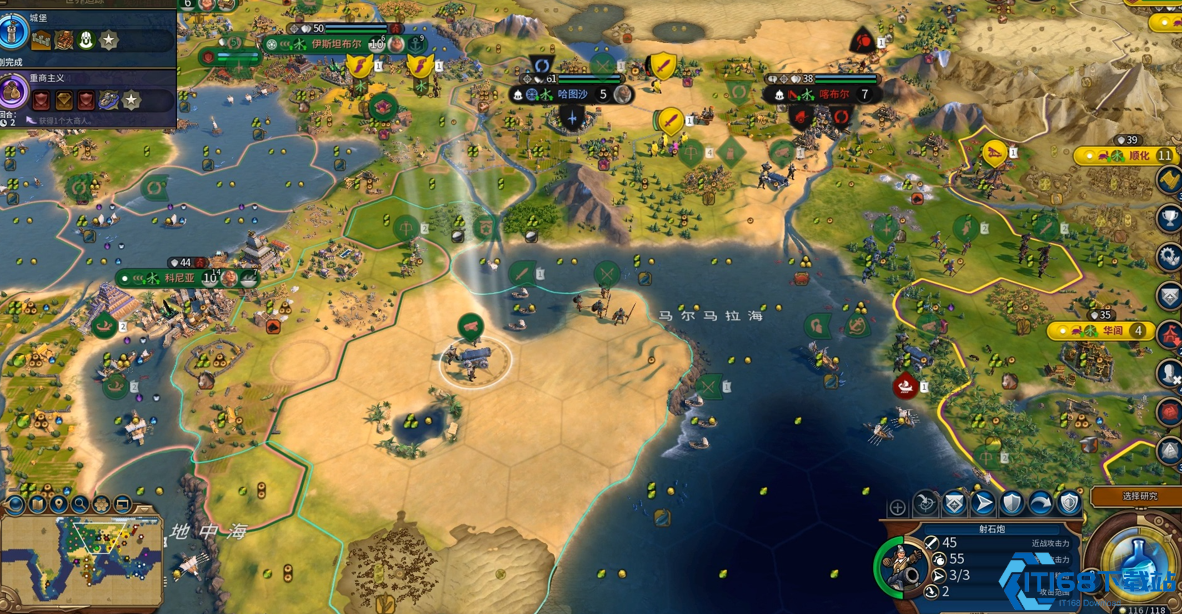Choose the move-to arrow unit action
Image resolution: width=1182 pixels, height=614 pixels.
pyautogui.click(x=984, y=504)
